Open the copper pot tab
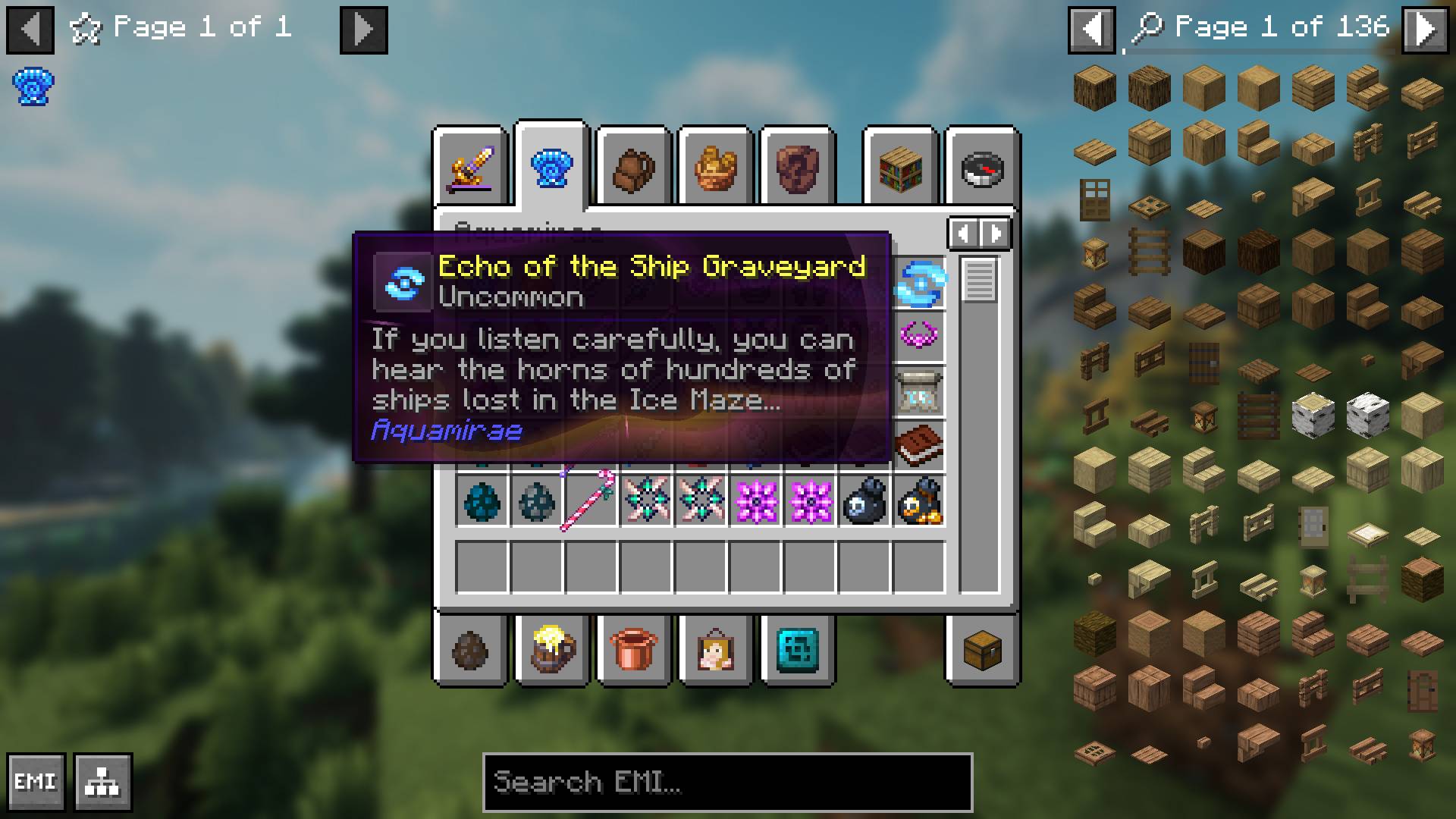 633,650
